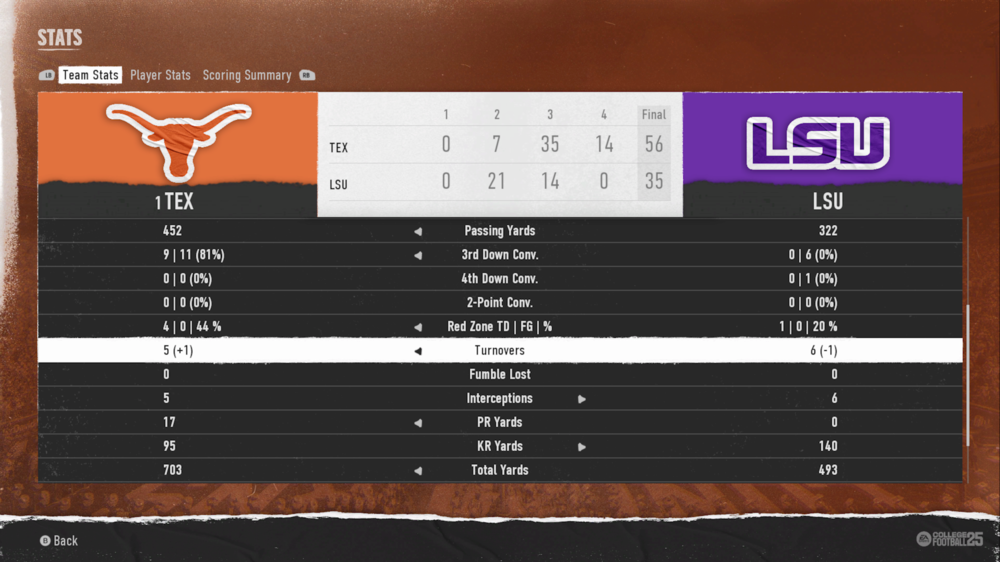Choose the PR Yards row
The height and width of the screenshot is (562, 1000).
500,423
